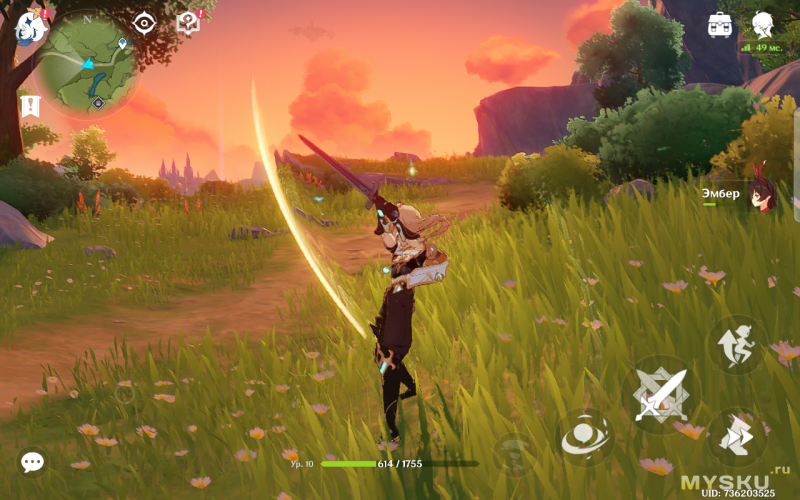
Task: Open the tutorial book with question mark
Action: (188, 22)
